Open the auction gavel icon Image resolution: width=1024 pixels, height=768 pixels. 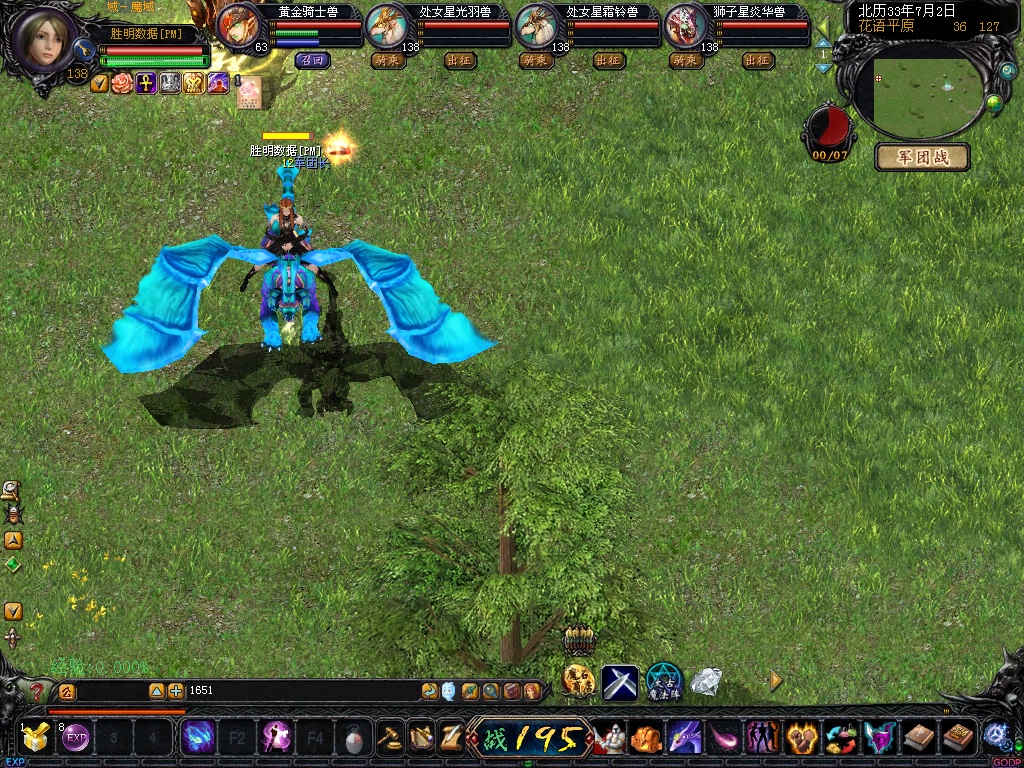[391, 738]
